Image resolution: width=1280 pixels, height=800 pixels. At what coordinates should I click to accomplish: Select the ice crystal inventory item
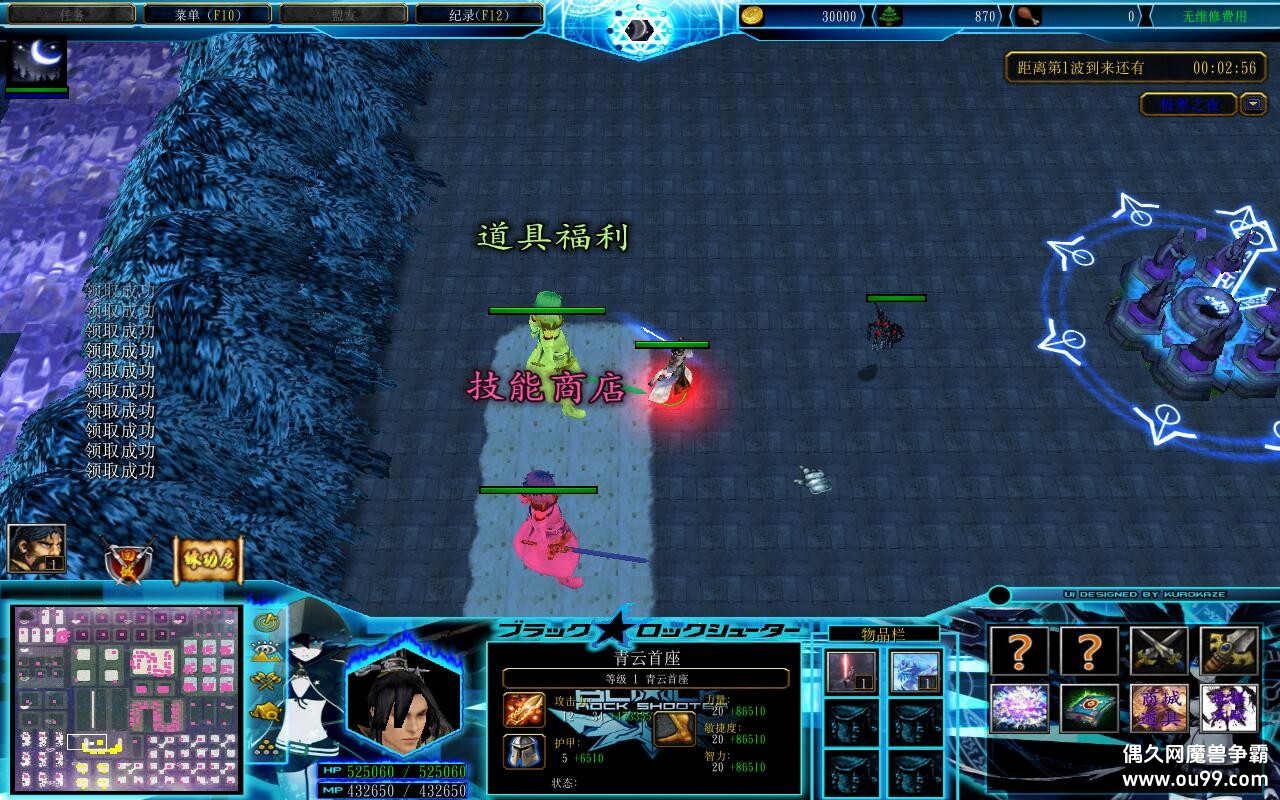coord(915,671)
